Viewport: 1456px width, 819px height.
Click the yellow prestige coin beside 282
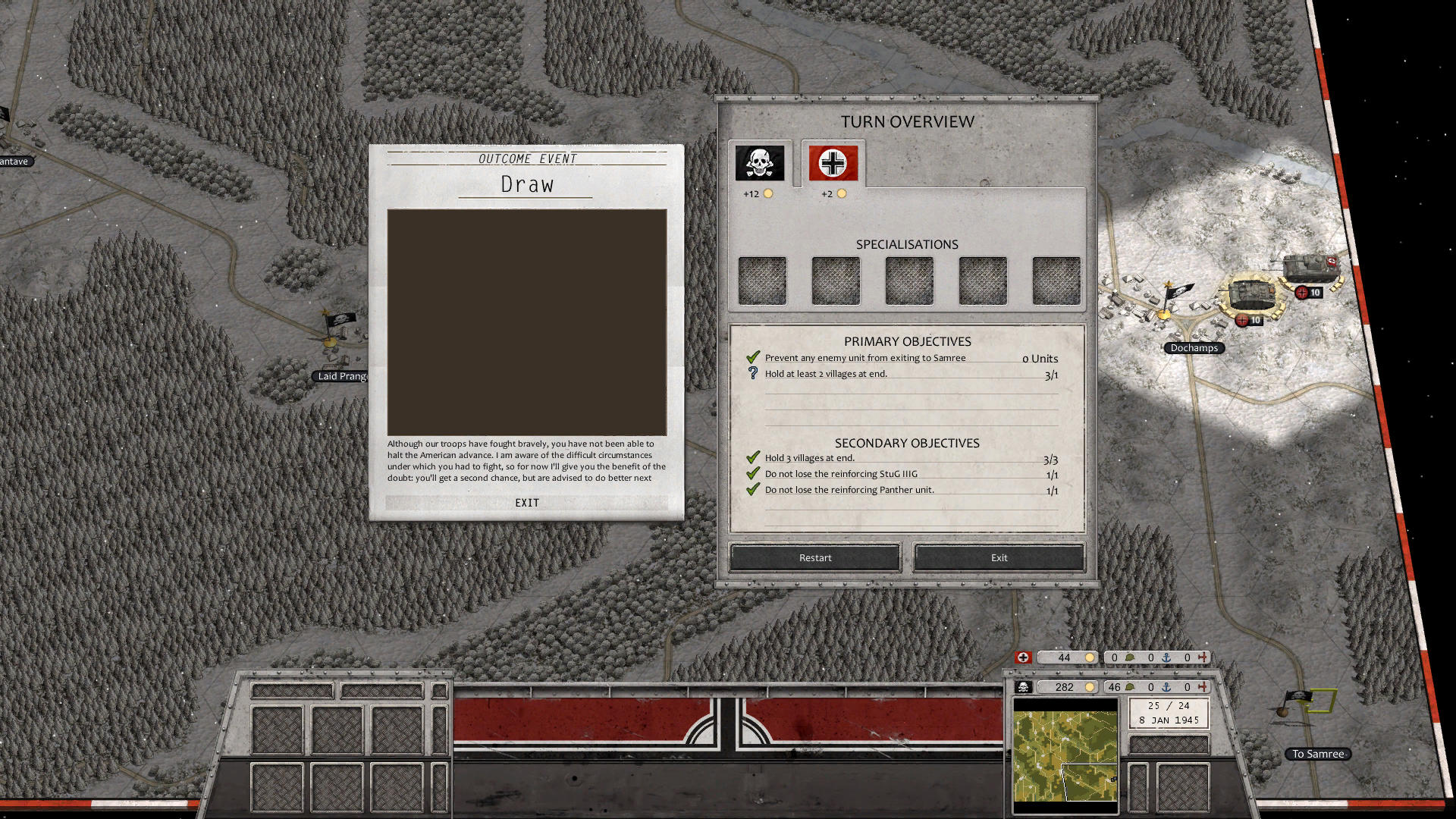coord(1089,687)
